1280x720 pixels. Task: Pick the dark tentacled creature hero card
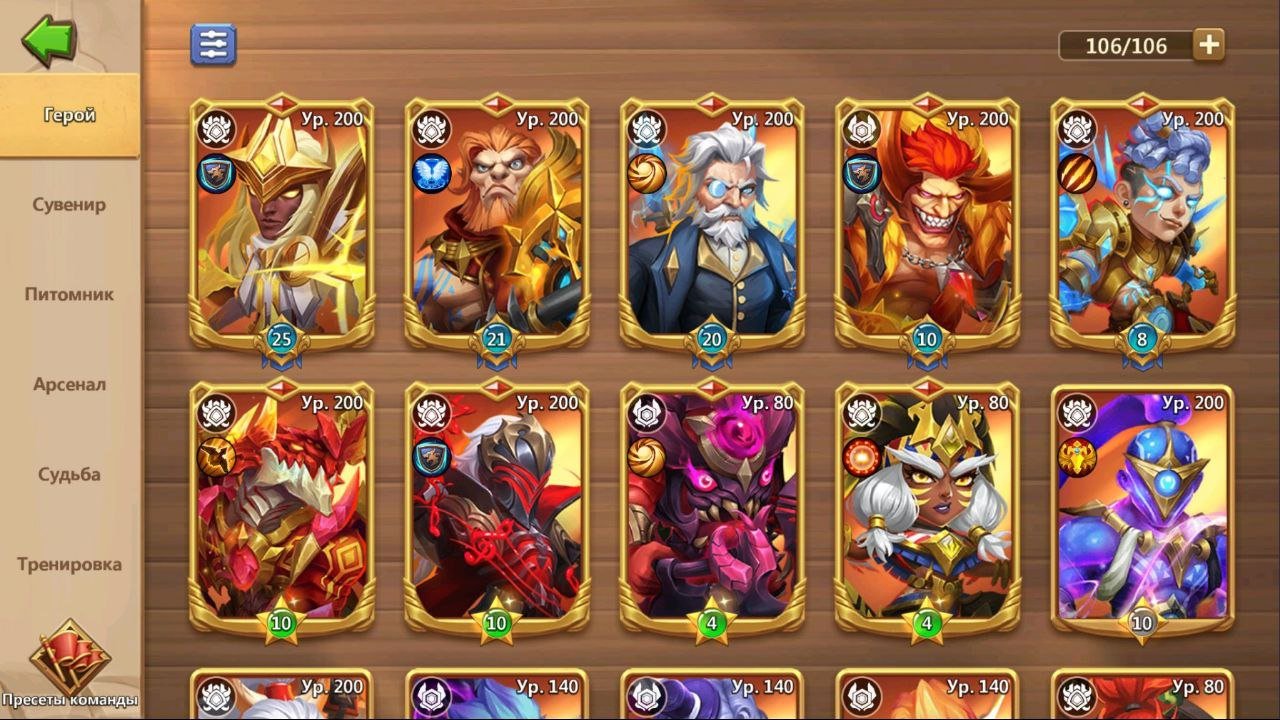coord(712,510)
